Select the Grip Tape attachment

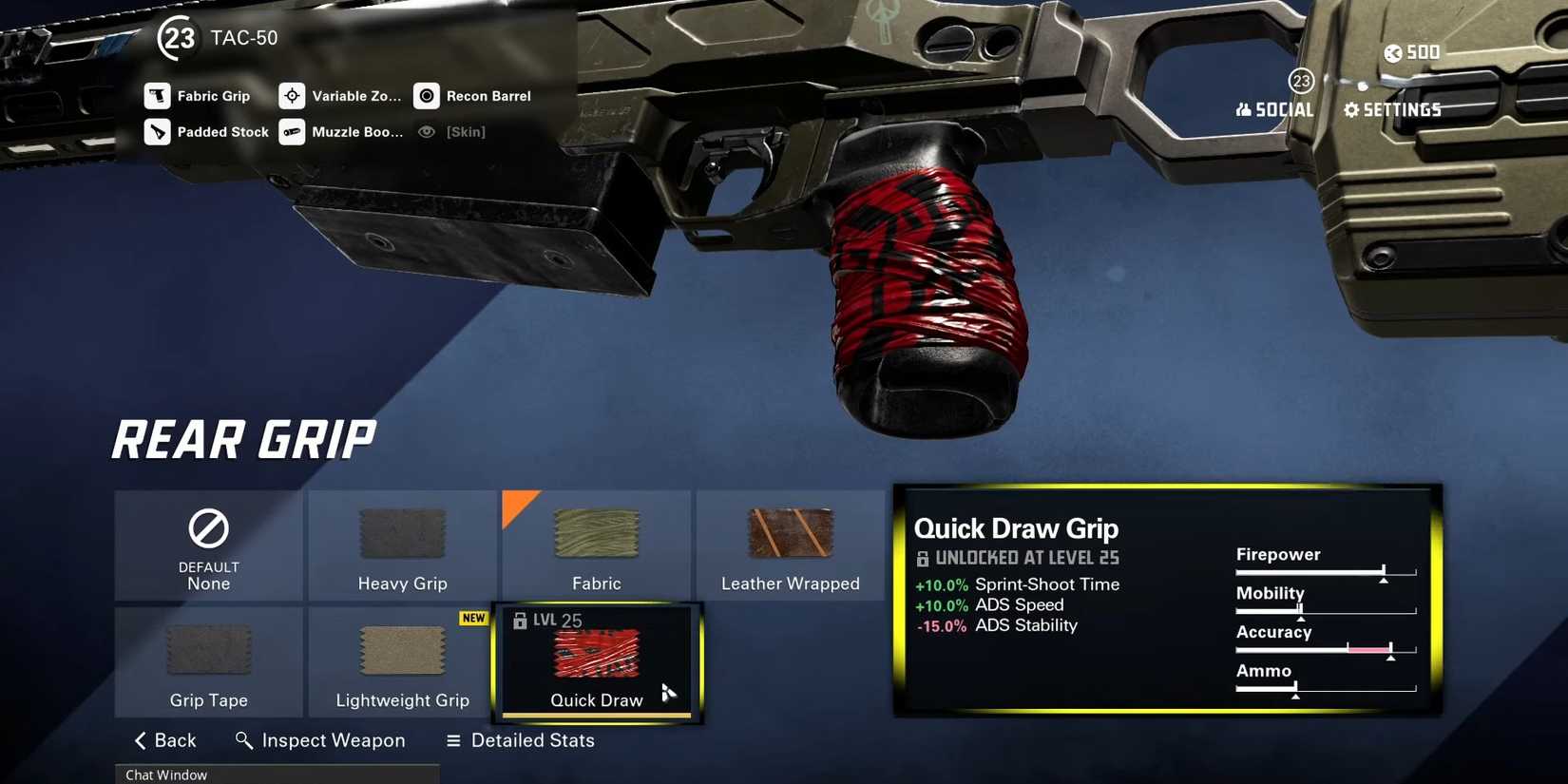coord(209,663)
